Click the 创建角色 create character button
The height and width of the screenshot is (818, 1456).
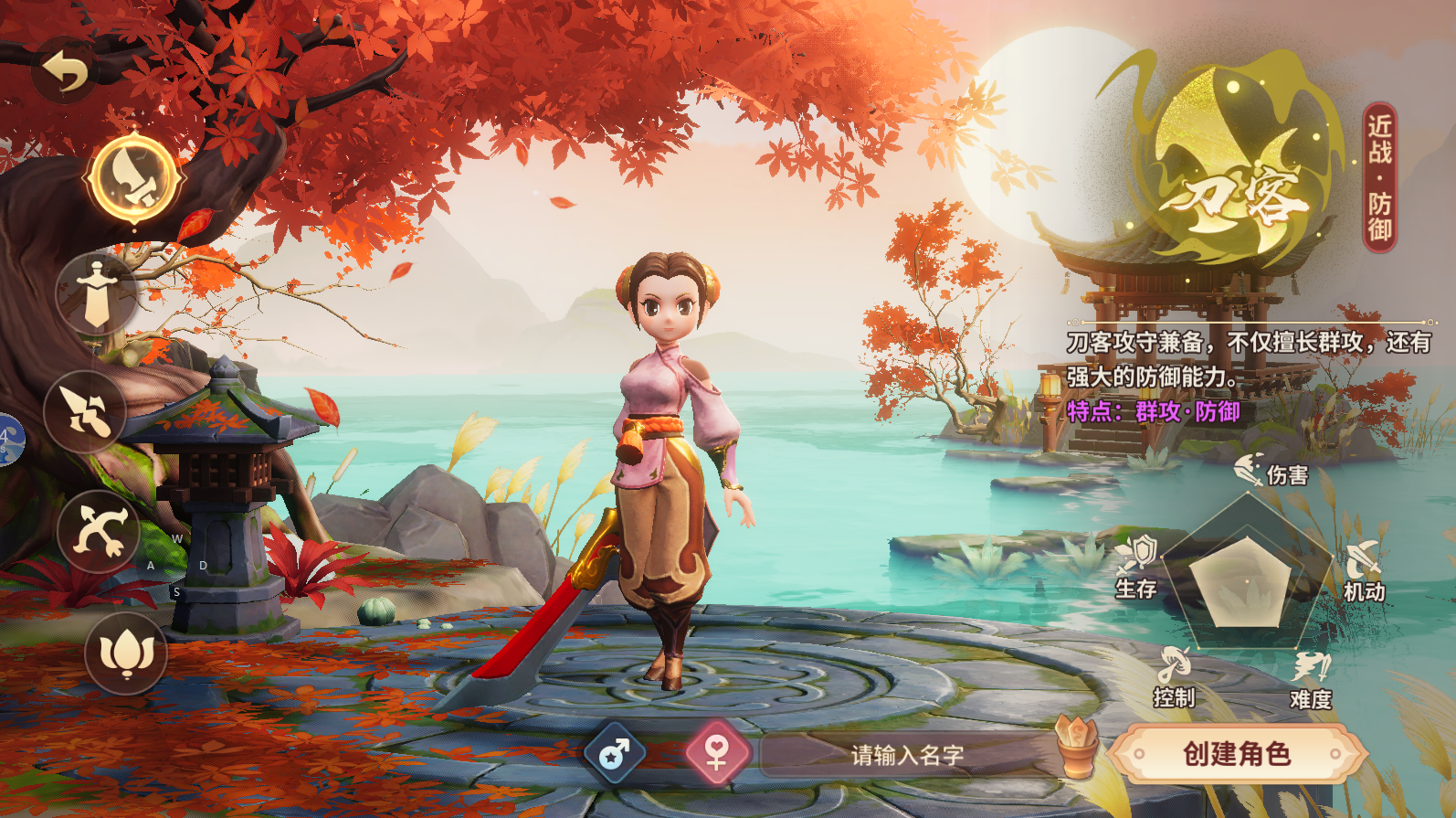coord(1237,754)
